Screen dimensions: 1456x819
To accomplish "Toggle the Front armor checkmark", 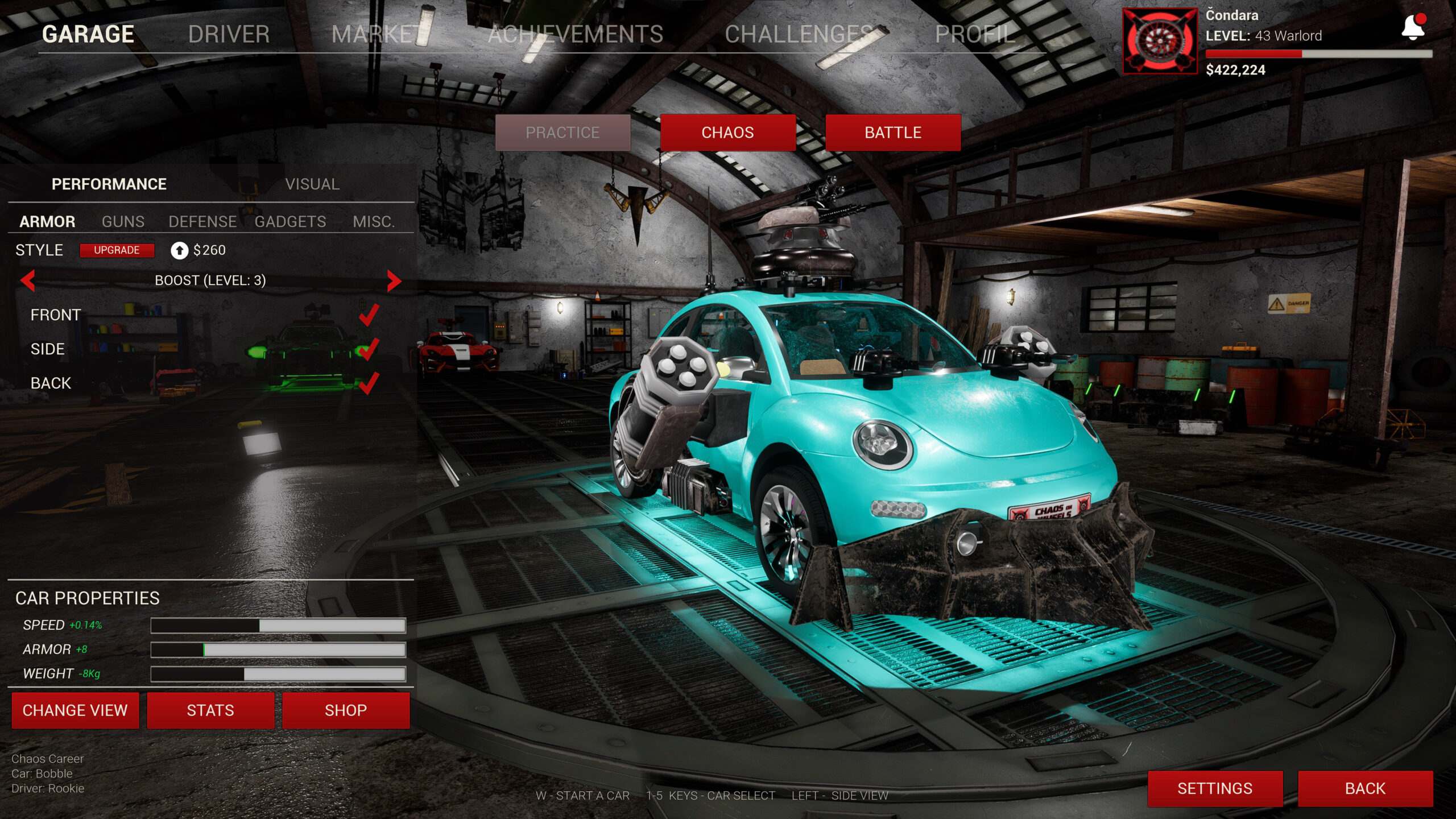I will [369, 315].
